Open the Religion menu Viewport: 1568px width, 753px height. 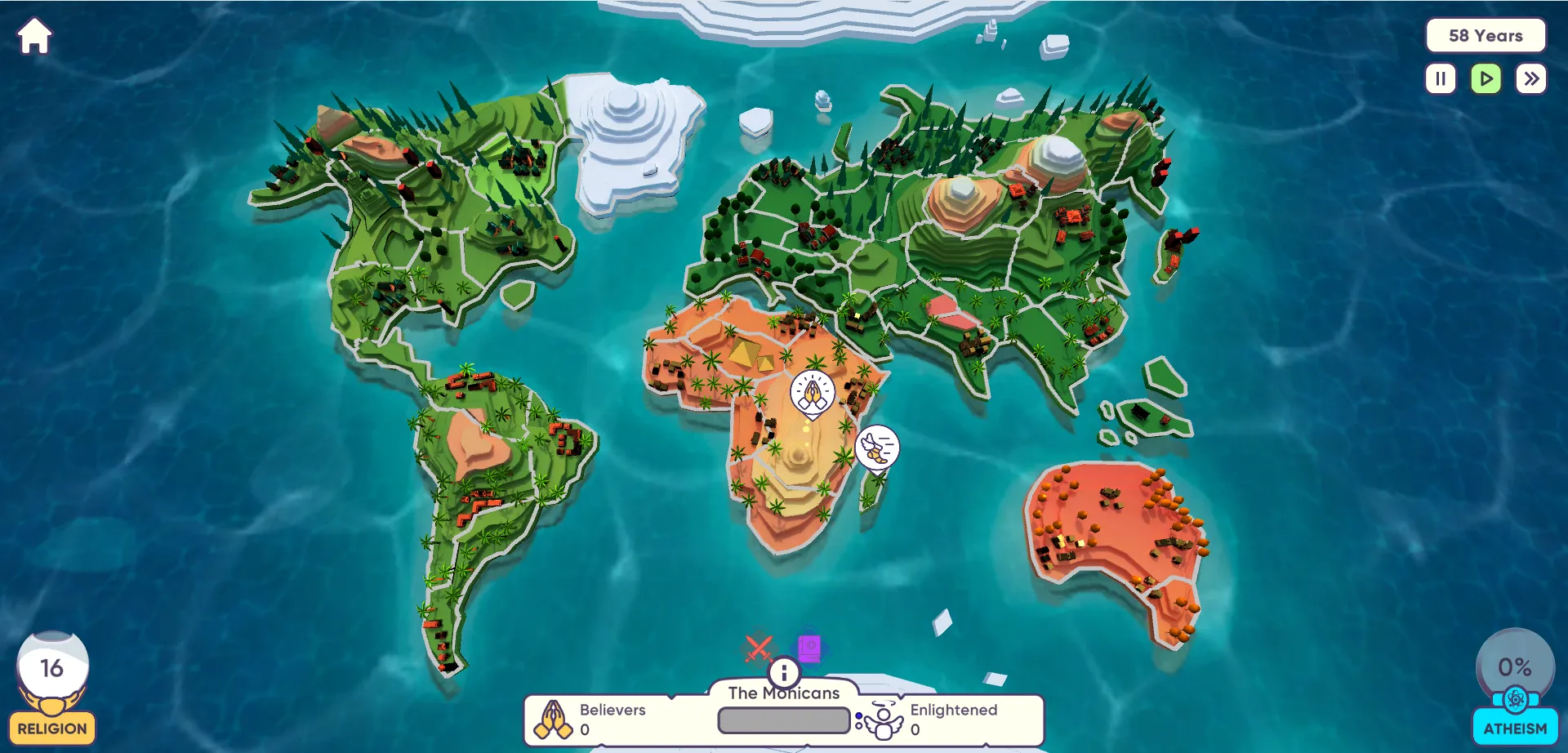[x=52, y=728]
